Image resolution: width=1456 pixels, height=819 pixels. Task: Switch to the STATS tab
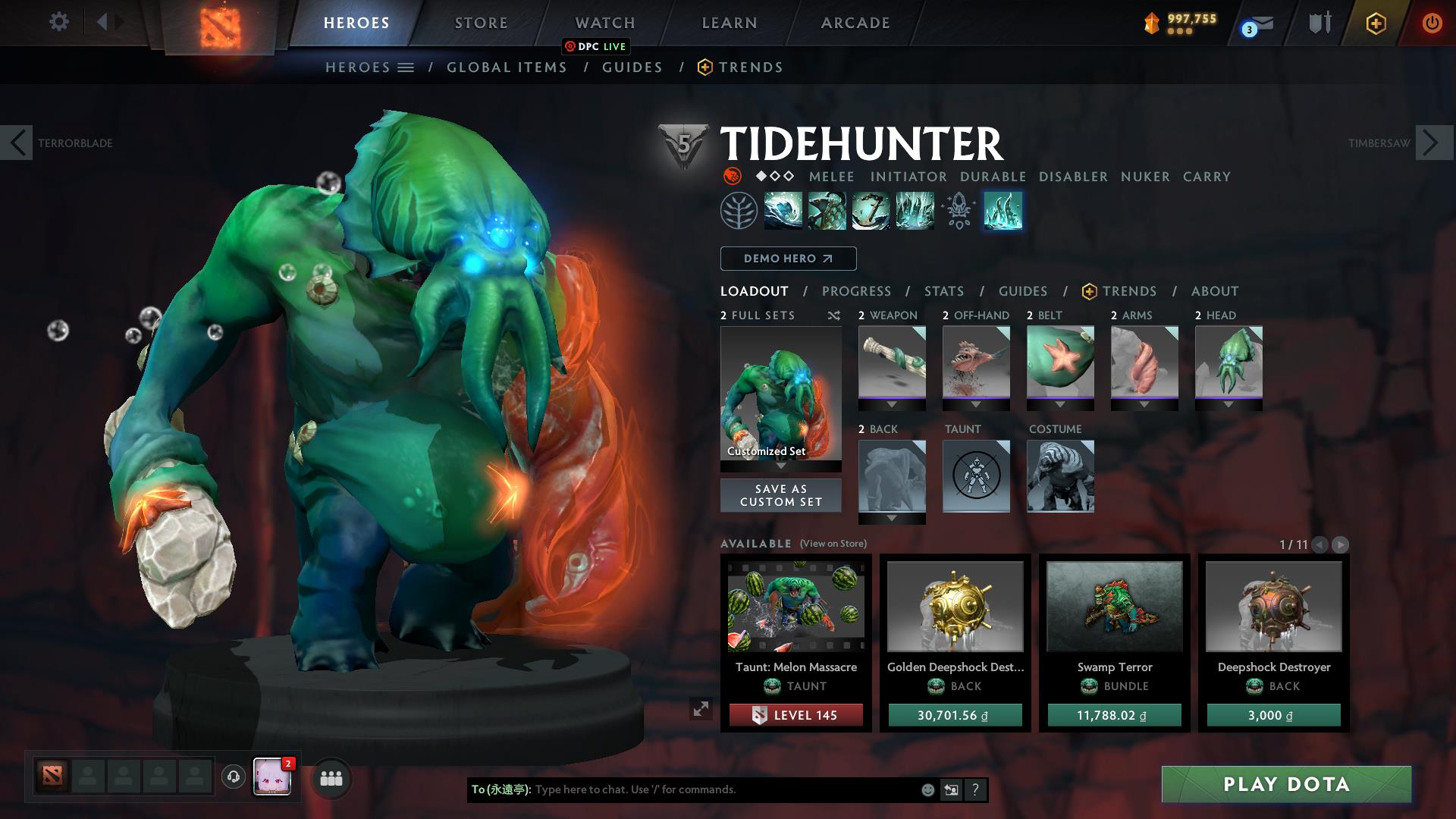[x=943, y=290]
